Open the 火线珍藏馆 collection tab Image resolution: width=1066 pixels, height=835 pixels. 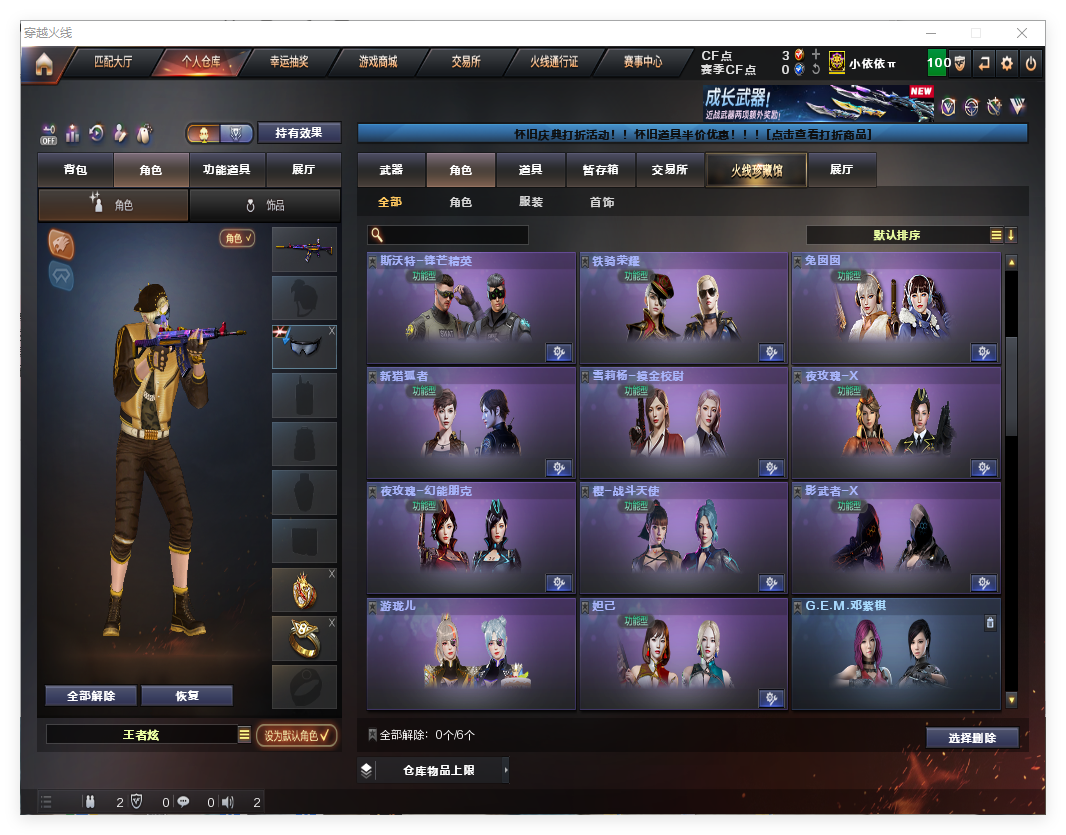coord(755,170)
